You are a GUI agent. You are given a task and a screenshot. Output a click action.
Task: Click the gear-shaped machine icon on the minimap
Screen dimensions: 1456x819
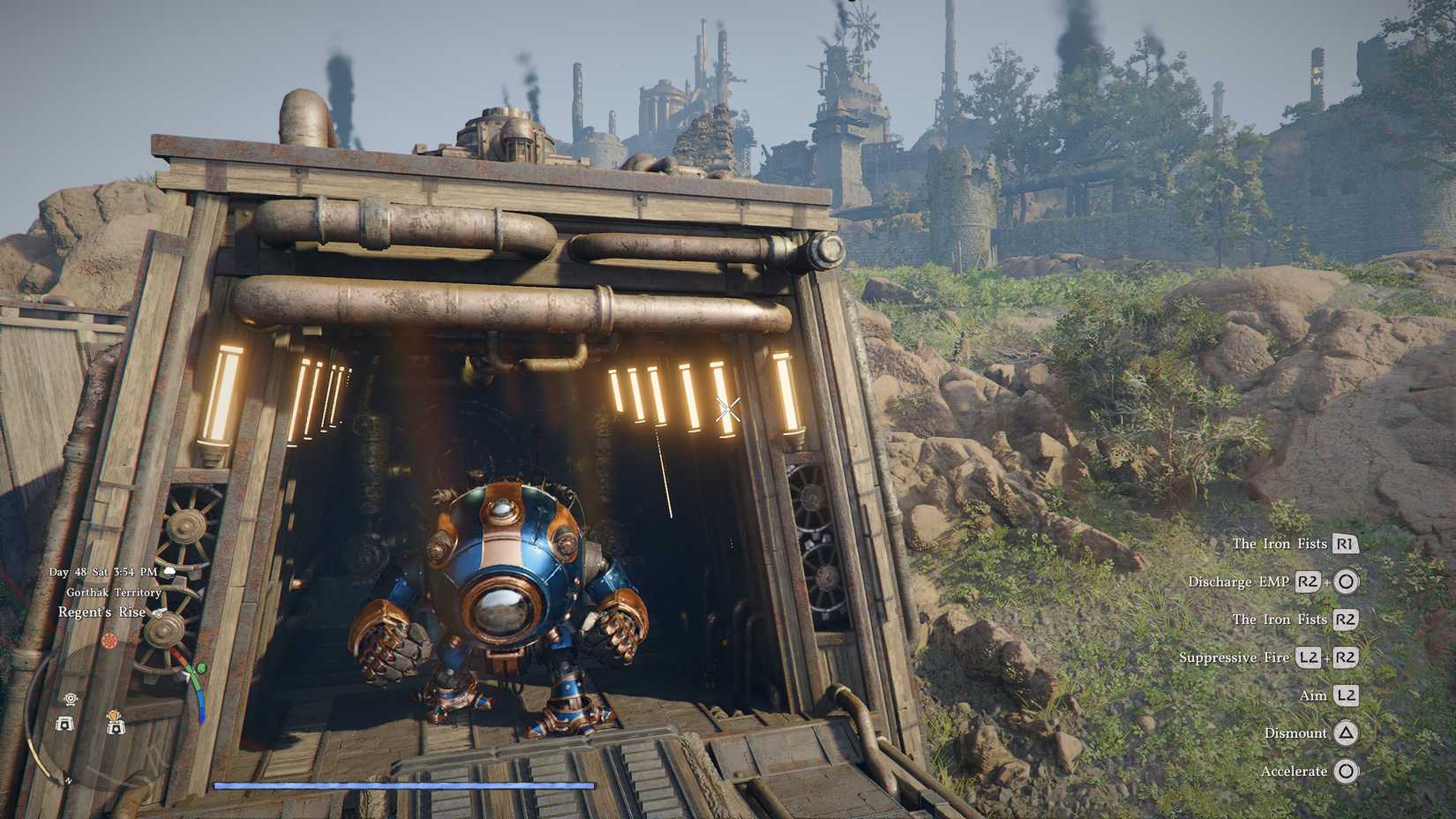pyautogui.click(x=71, y=699)
